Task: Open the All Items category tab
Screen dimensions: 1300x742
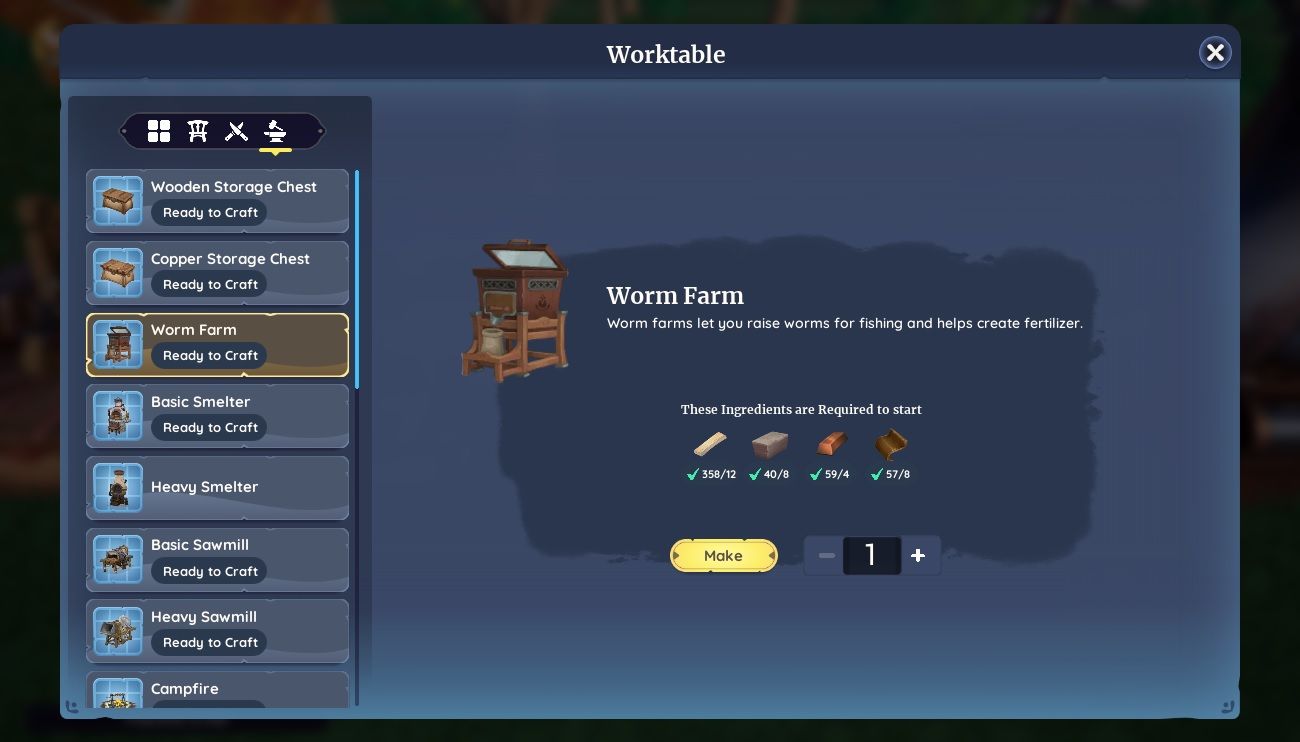Action: [159, 130]
